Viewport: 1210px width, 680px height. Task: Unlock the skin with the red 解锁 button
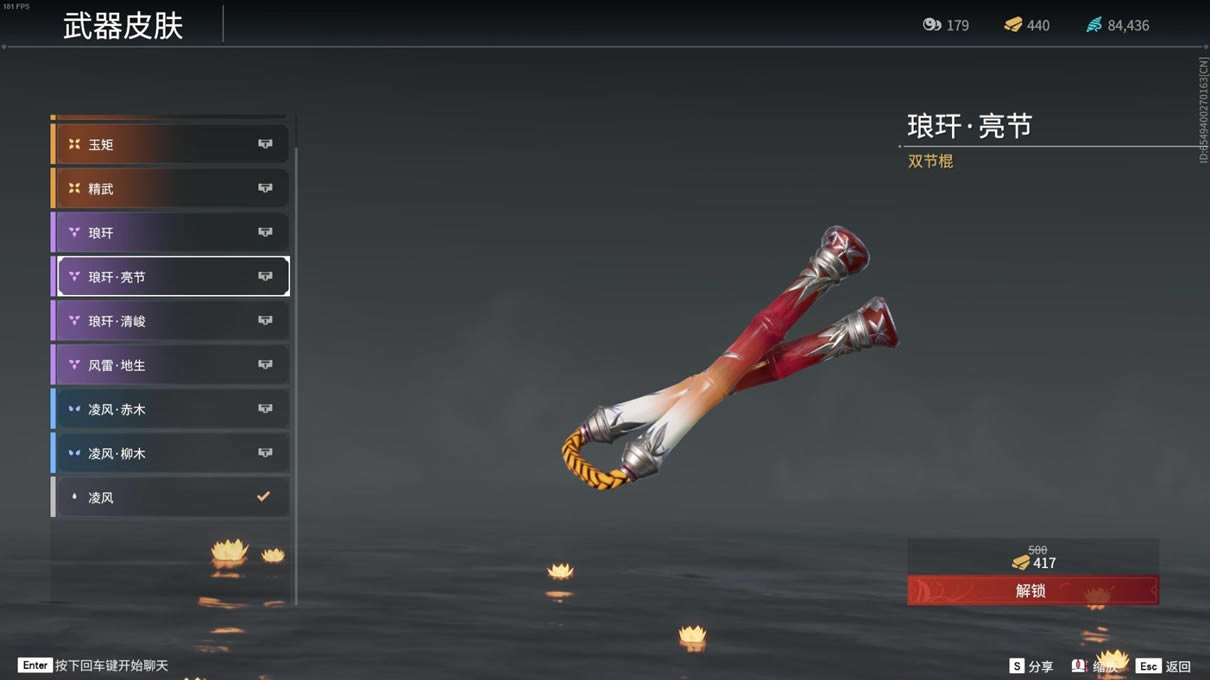pyautogui.click(x=1032, y=590)
